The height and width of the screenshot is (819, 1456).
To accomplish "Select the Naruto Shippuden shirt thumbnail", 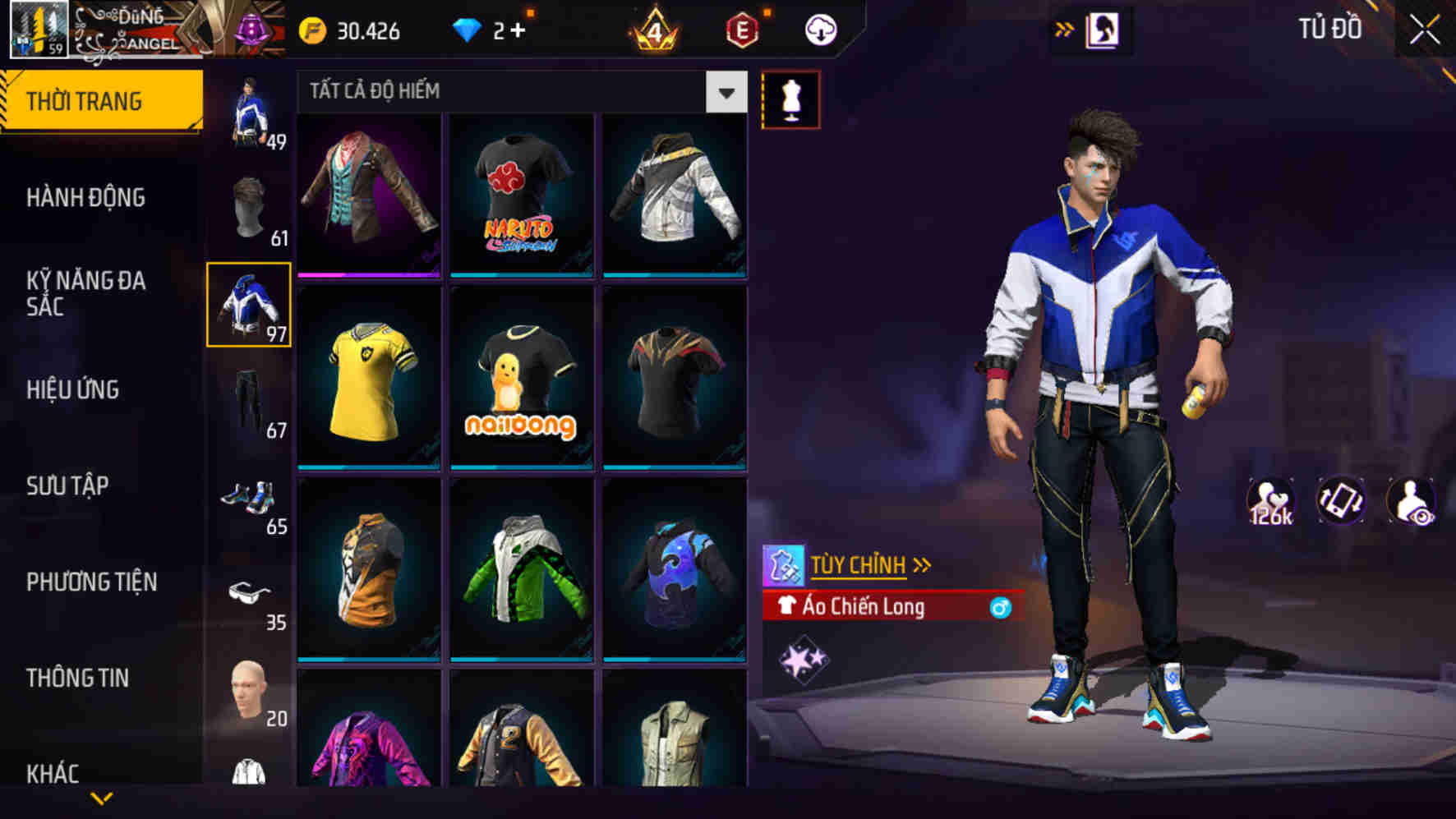I will pos(518,196).
